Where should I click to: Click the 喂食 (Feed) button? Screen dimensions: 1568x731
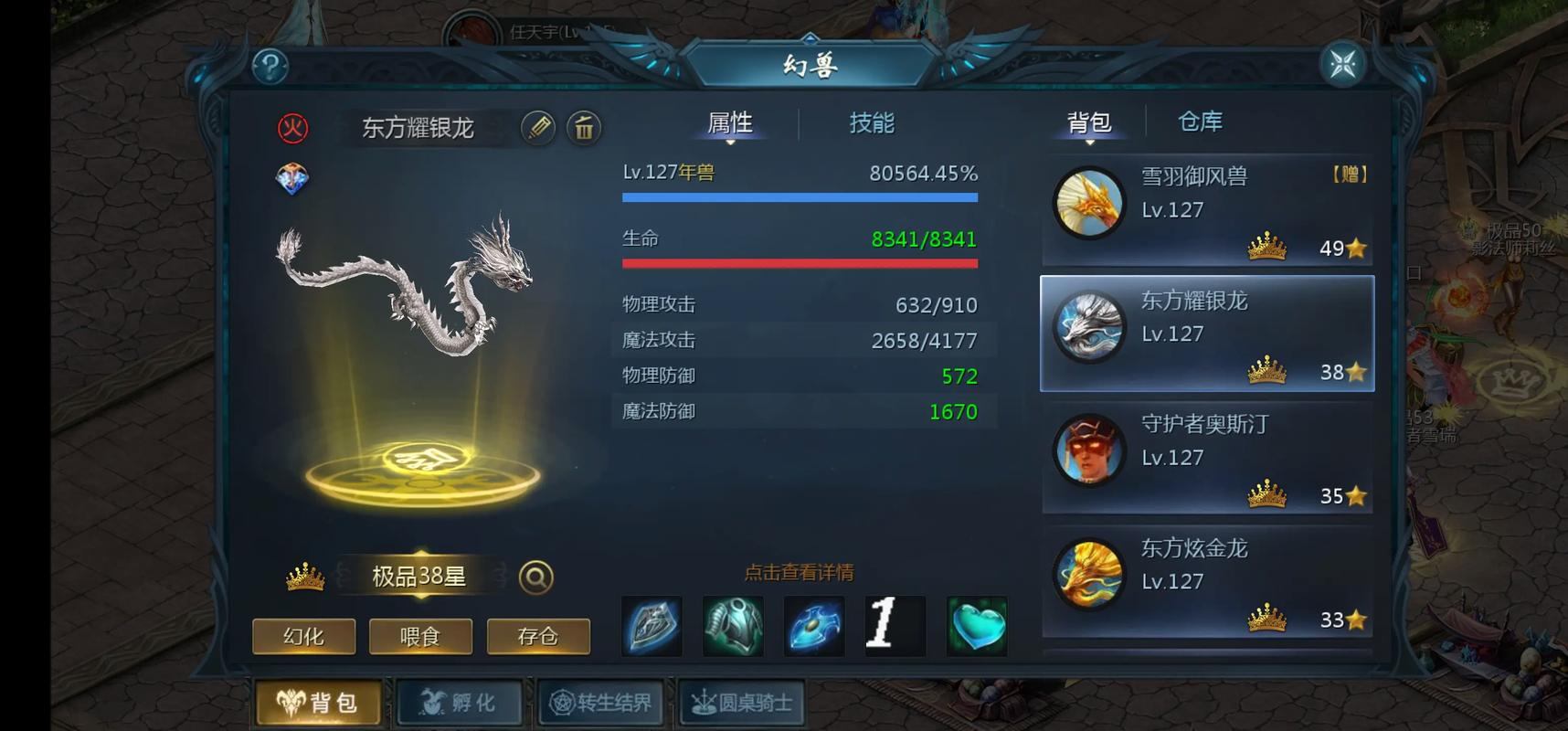pos(420,637)
